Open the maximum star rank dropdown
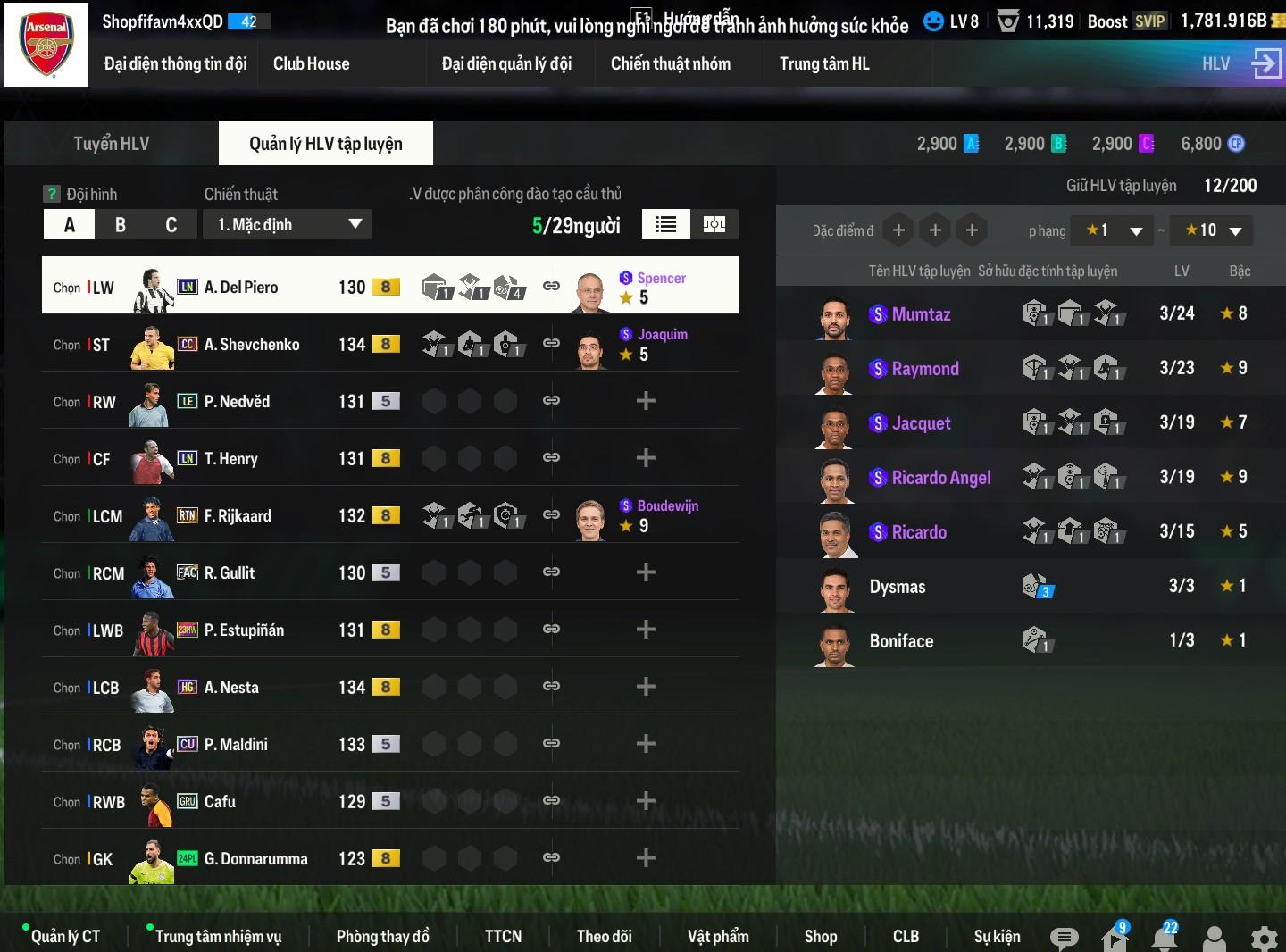Screen dimensions: 1286x952 click(x=1212, y=230)
